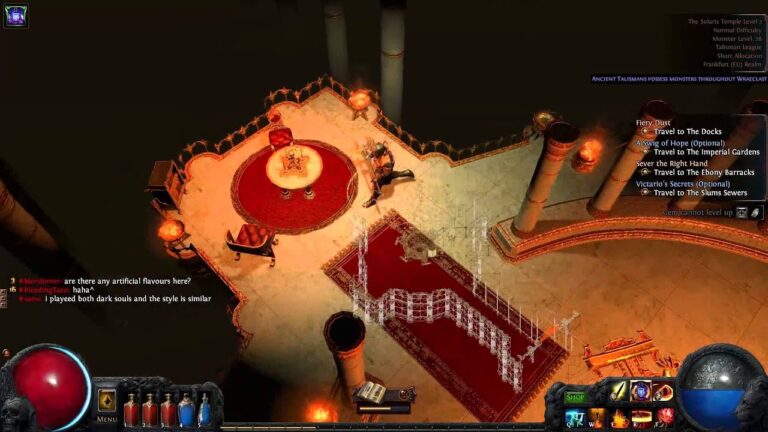Select the Victario's Secrets quest entry
The height and width of the screenshot is (432, 768).
coord(682,184)
